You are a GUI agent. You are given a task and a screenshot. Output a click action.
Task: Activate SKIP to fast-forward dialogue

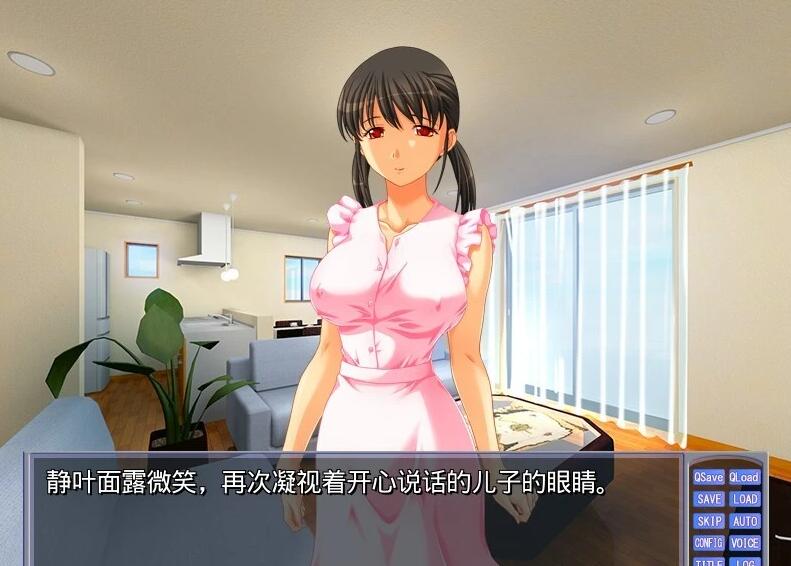pyautogui.click(x=708, y=521)
